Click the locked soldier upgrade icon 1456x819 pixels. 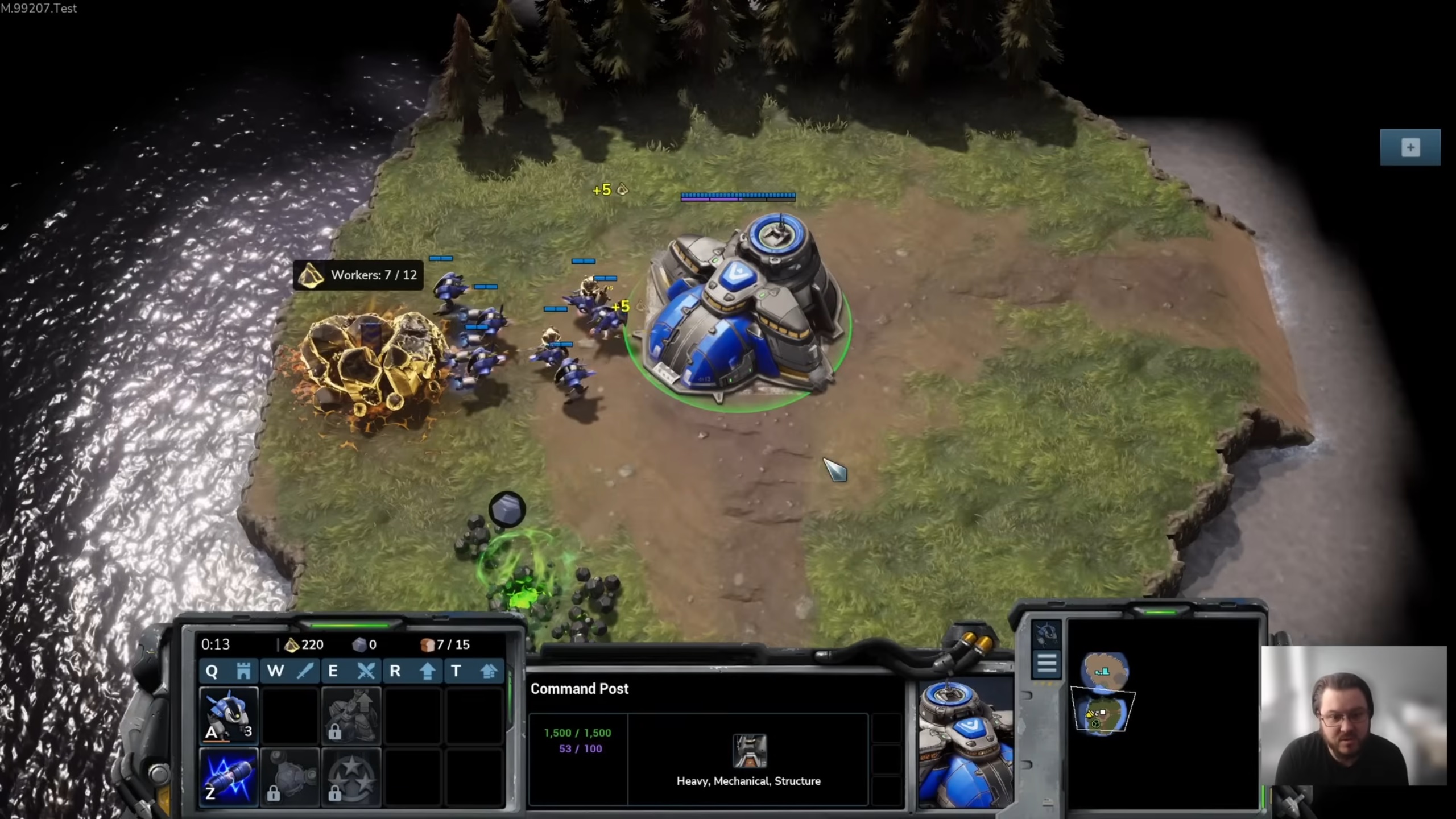tap(351, 715)
